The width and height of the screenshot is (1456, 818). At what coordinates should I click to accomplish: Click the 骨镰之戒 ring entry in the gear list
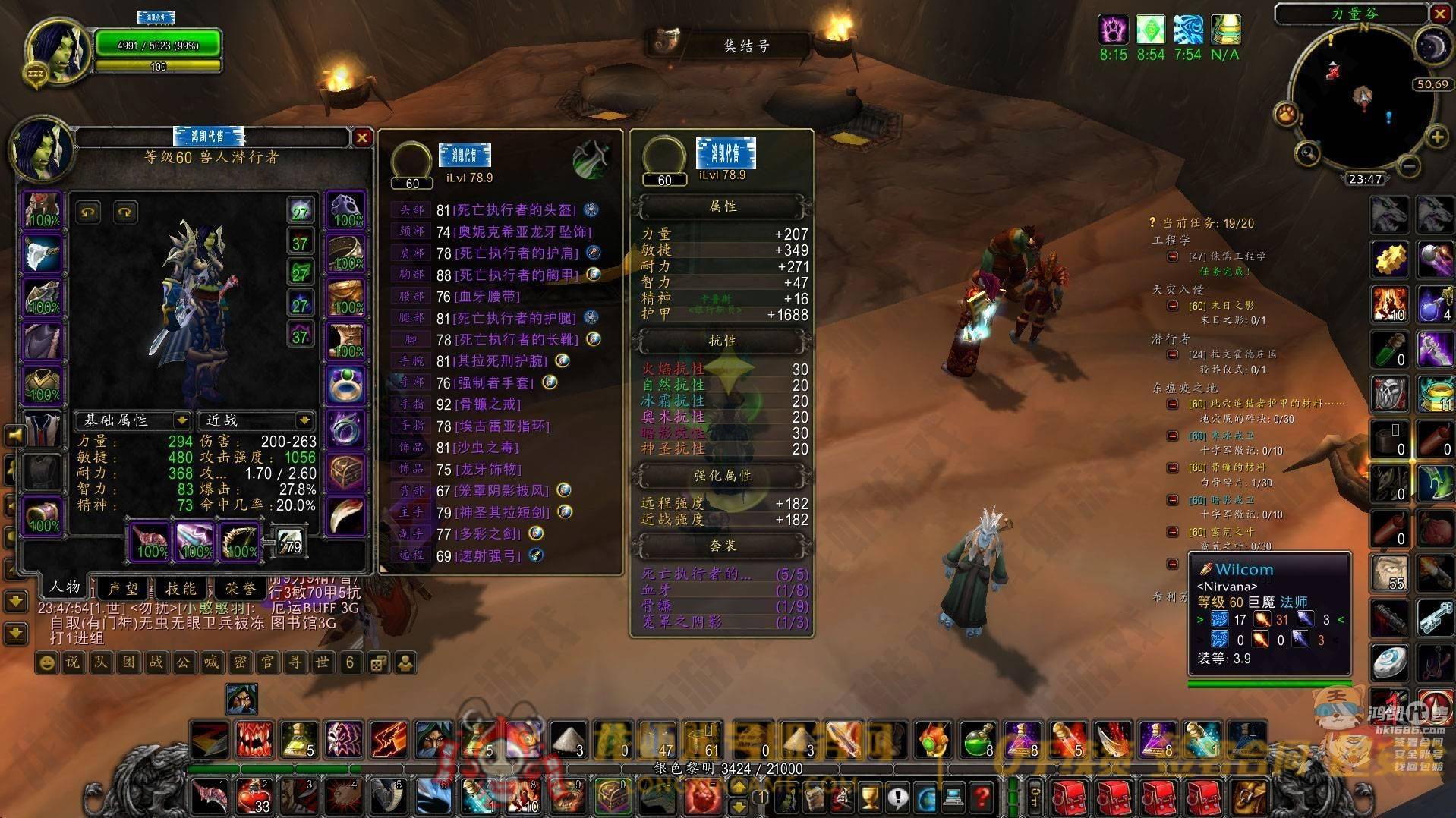[x=488, y=404]
